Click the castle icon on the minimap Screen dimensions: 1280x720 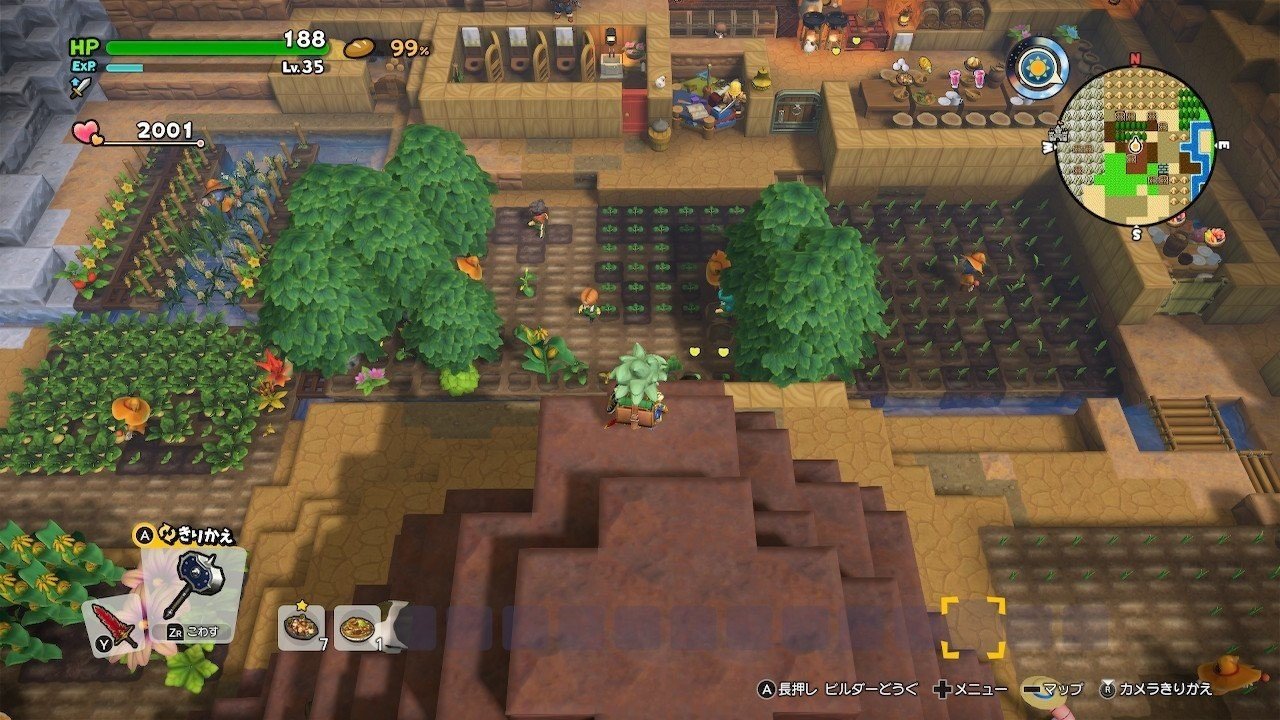tap(1060, 134)
